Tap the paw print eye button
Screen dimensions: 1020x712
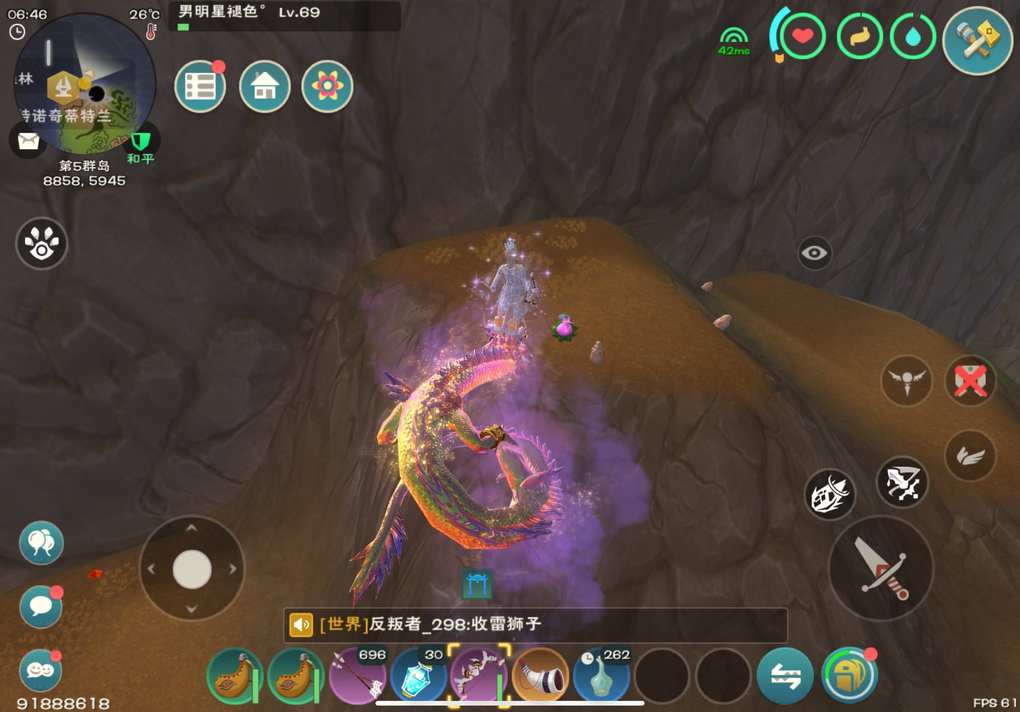(x=42, y=244)
